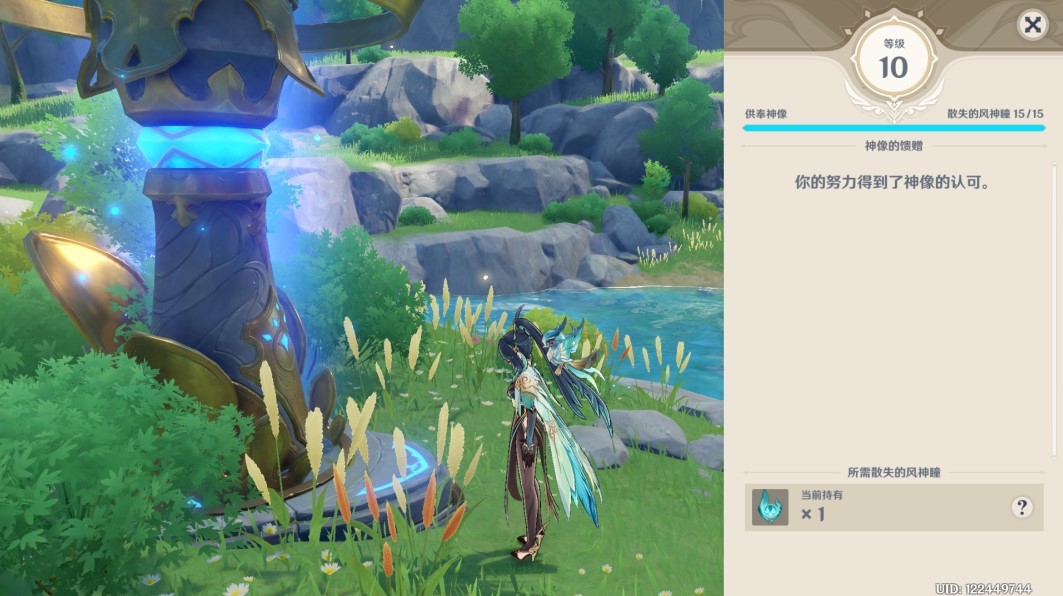Select the Anemoculus item icon
The width and height of the screenshot is (1063, 596).
[770, 507]
